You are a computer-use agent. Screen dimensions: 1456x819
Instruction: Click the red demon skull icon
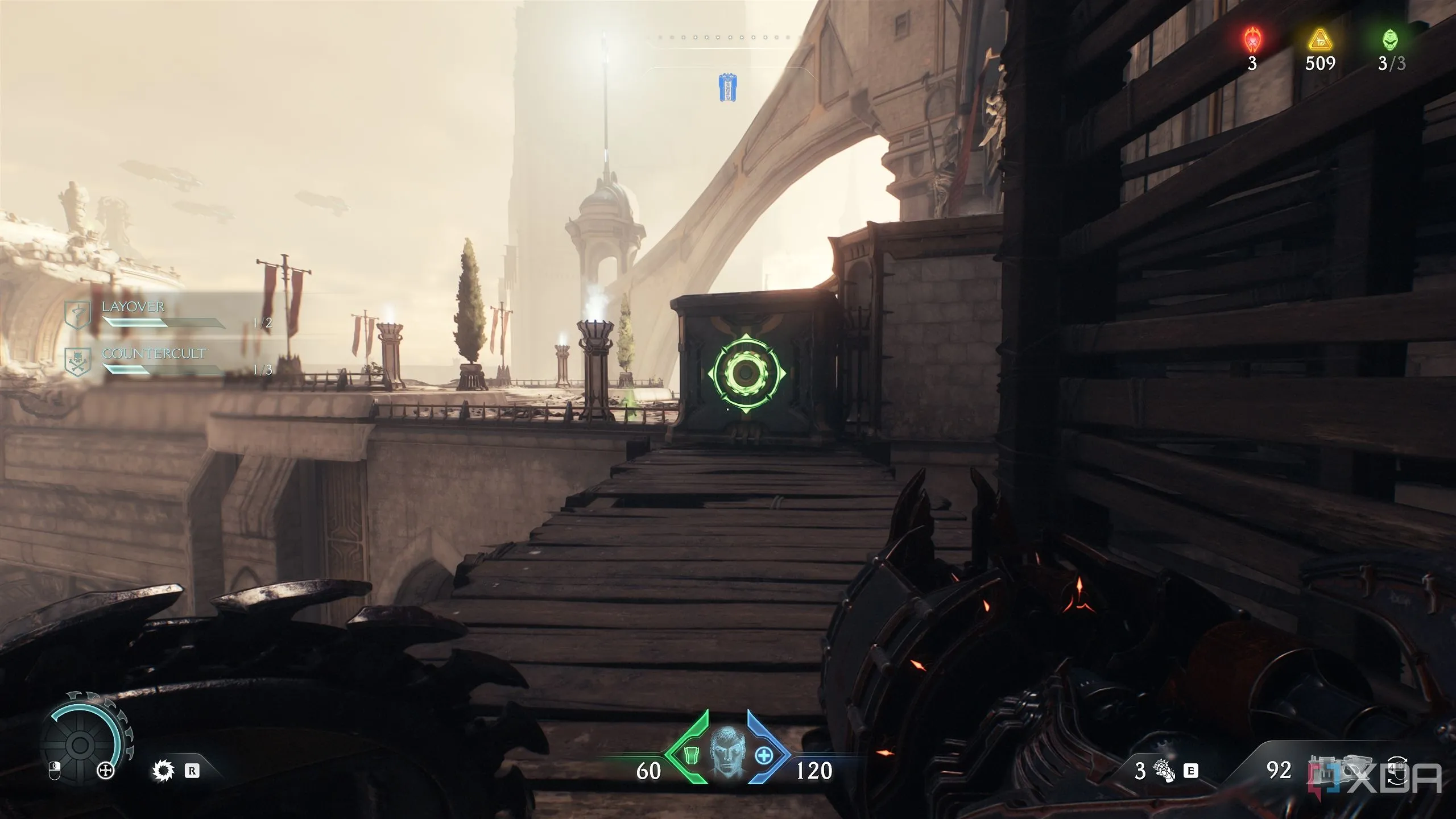(x=1252, y=41)
